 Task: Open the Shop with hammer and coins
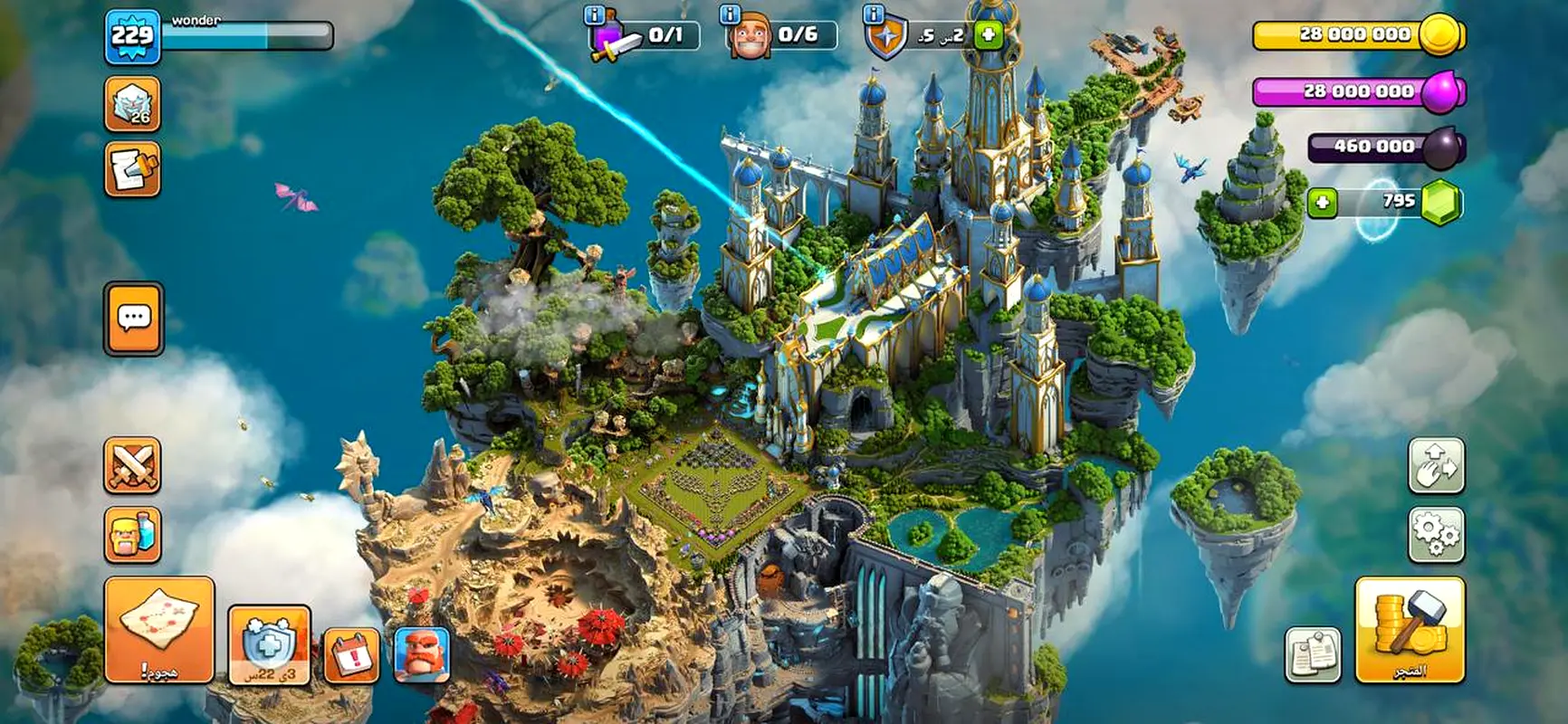click(x=1409, y=629)
